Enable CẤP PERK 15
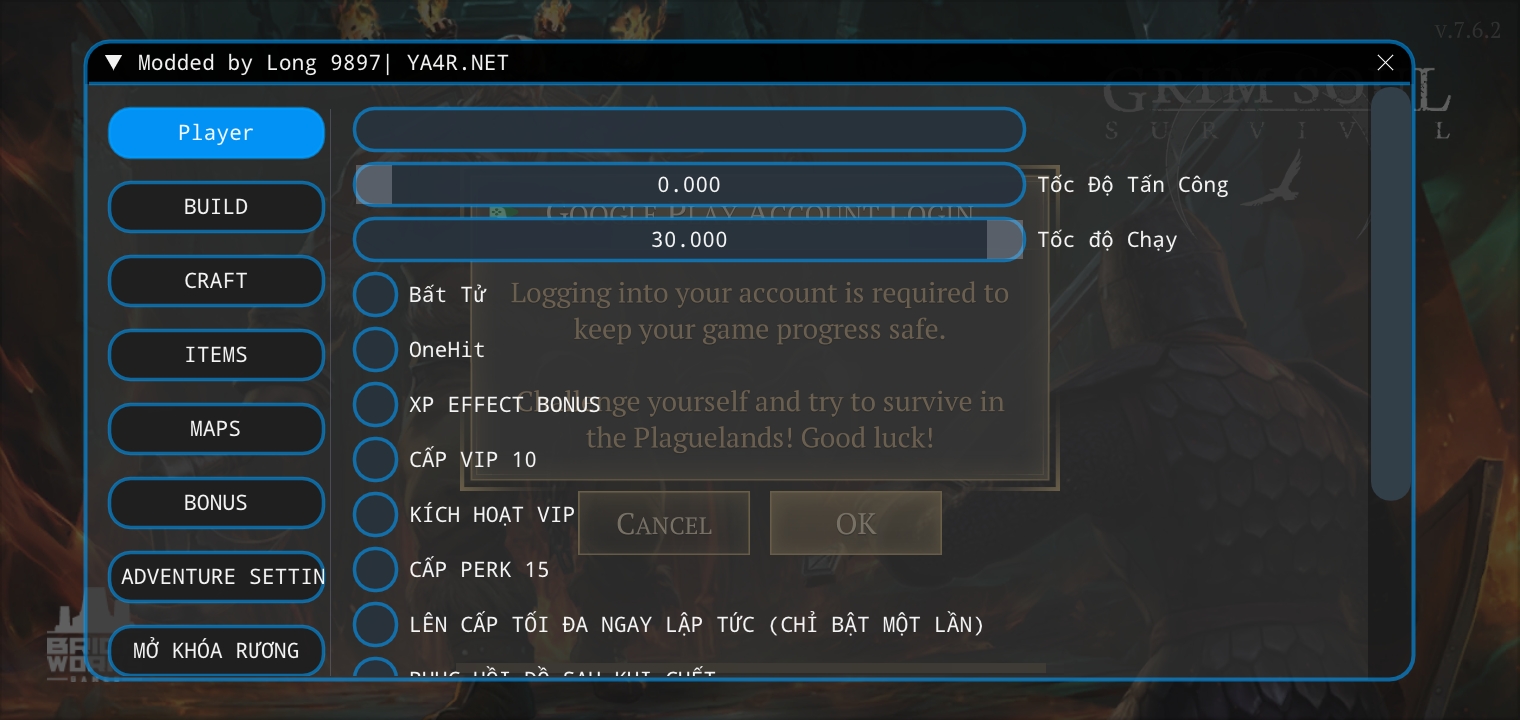Screen dimensions: 1520x720 click(x=375, y=569)
